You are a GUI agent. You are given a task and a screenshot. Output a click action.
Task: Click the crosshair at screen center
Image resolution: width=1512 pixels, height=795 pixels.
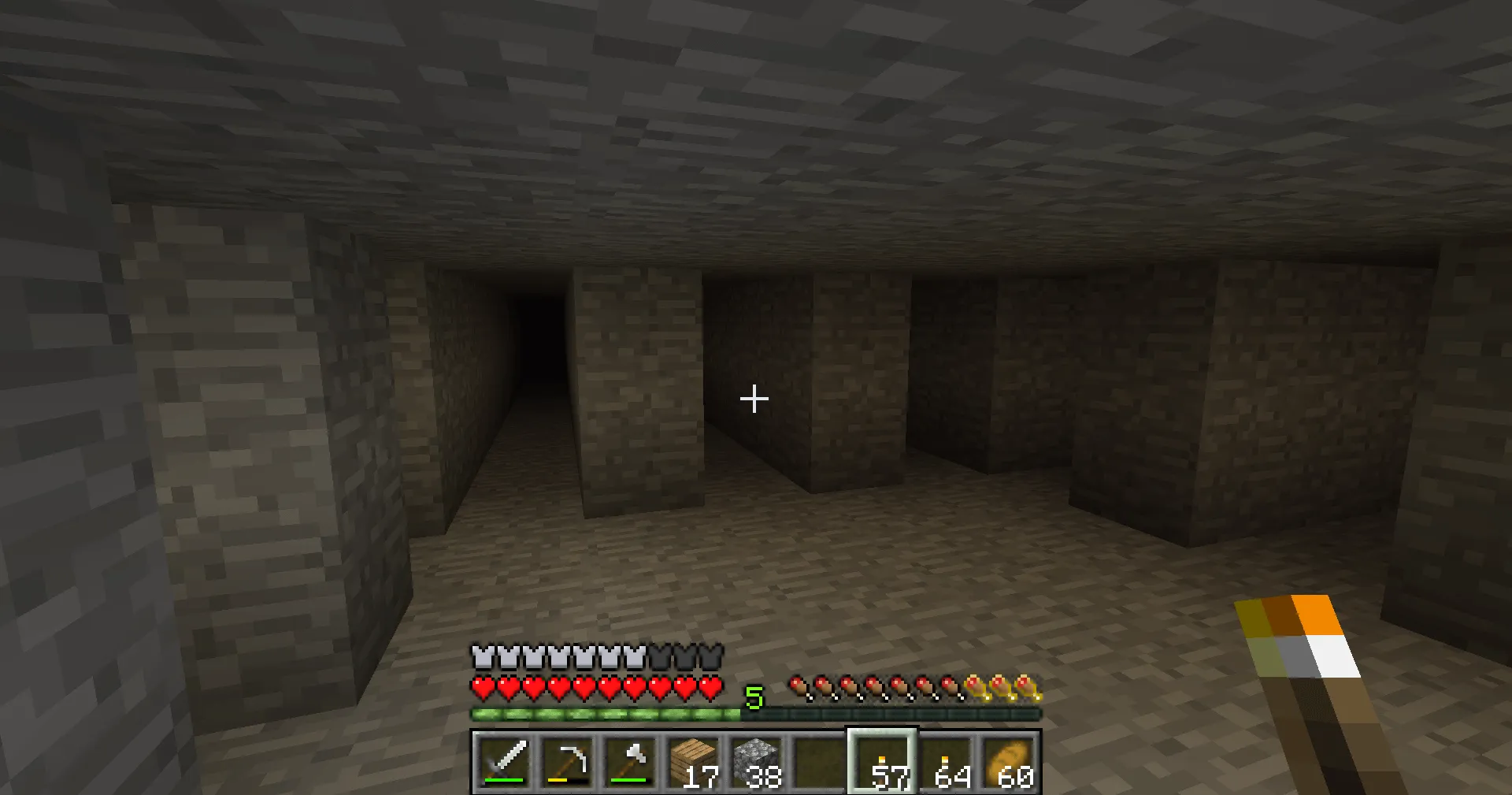(x=754, y=399)
